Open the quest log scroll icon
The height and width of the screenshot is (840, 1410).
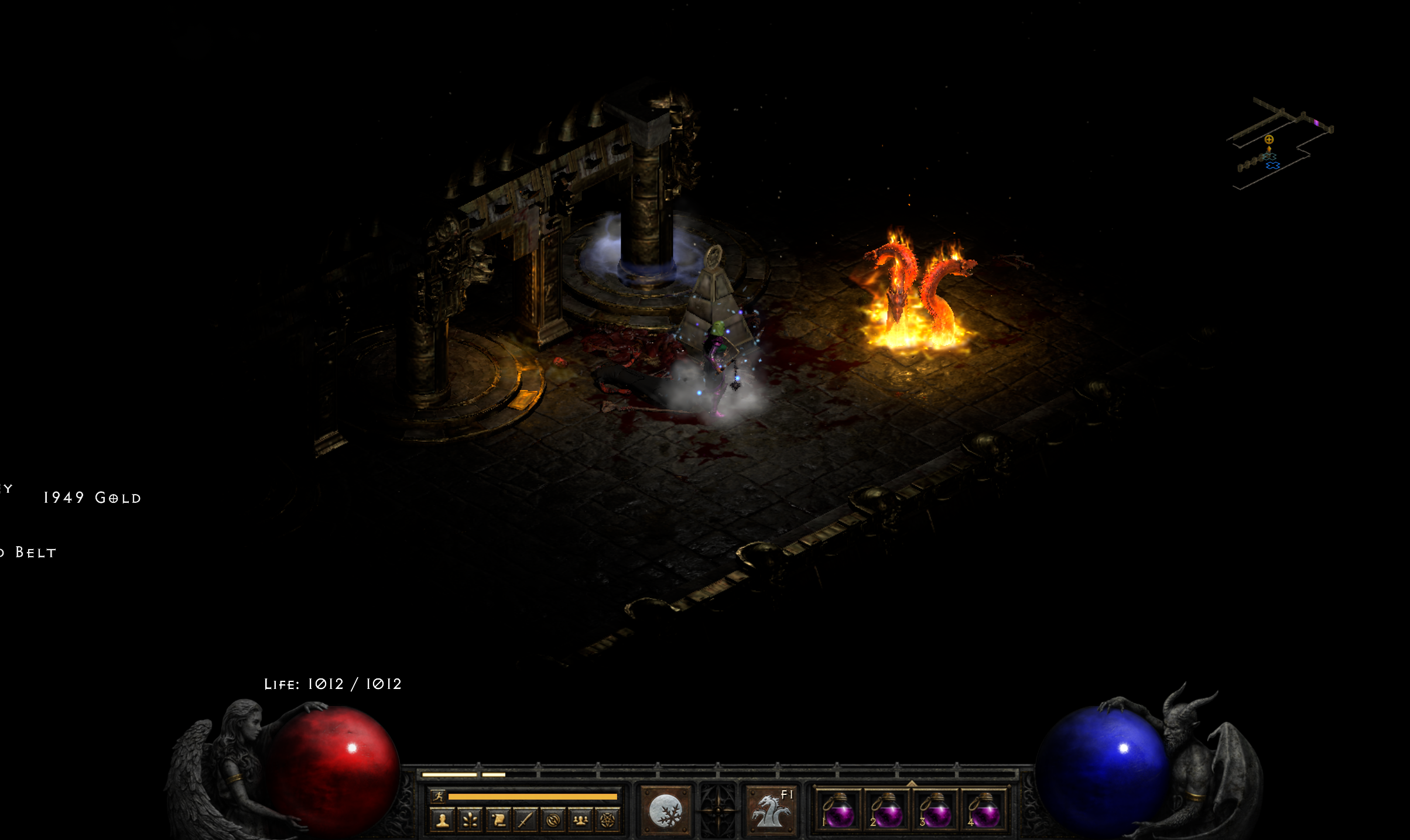coord(498,820)
